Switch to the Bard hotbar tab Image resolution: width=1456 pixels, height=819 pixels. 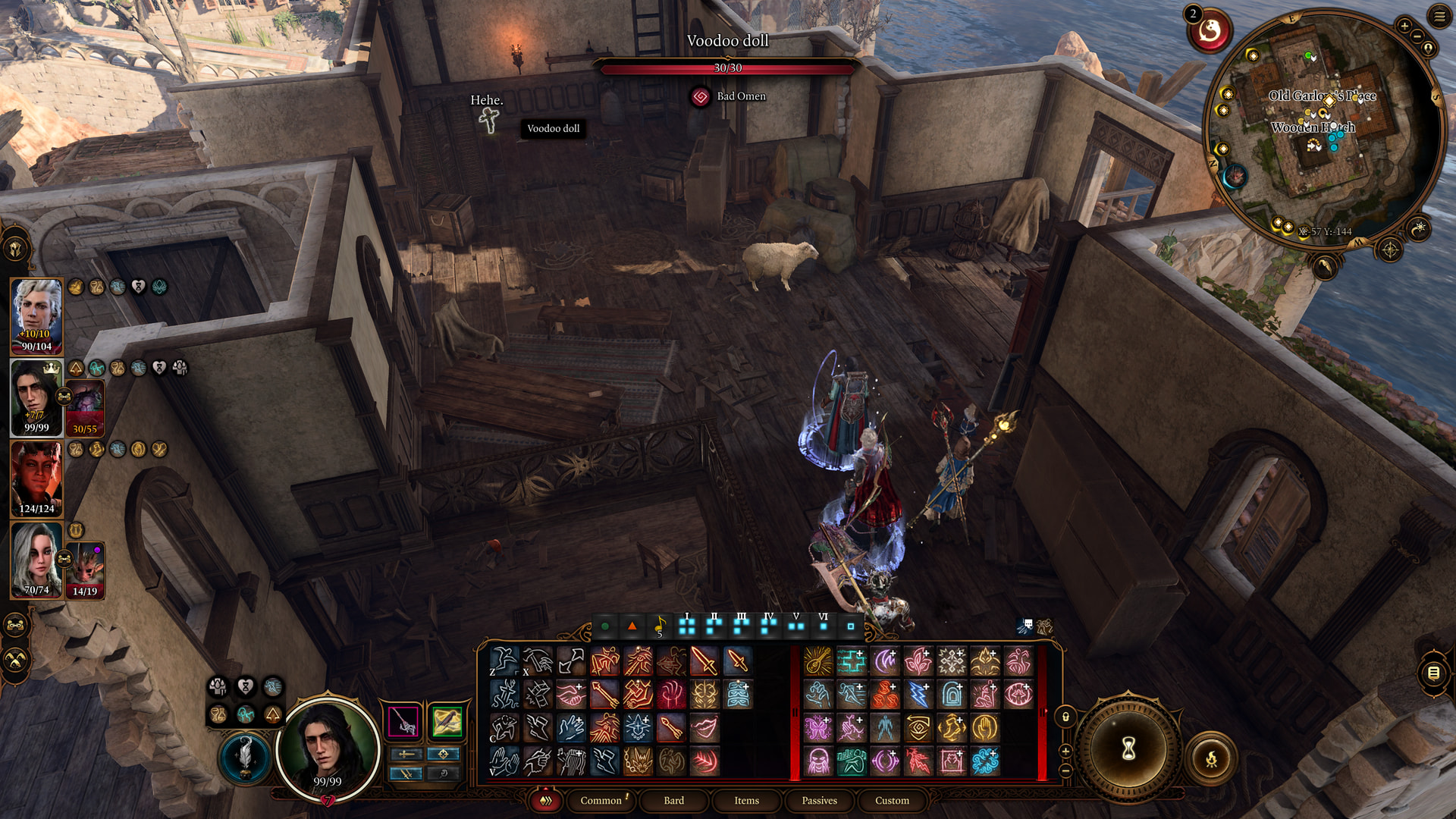673,801
